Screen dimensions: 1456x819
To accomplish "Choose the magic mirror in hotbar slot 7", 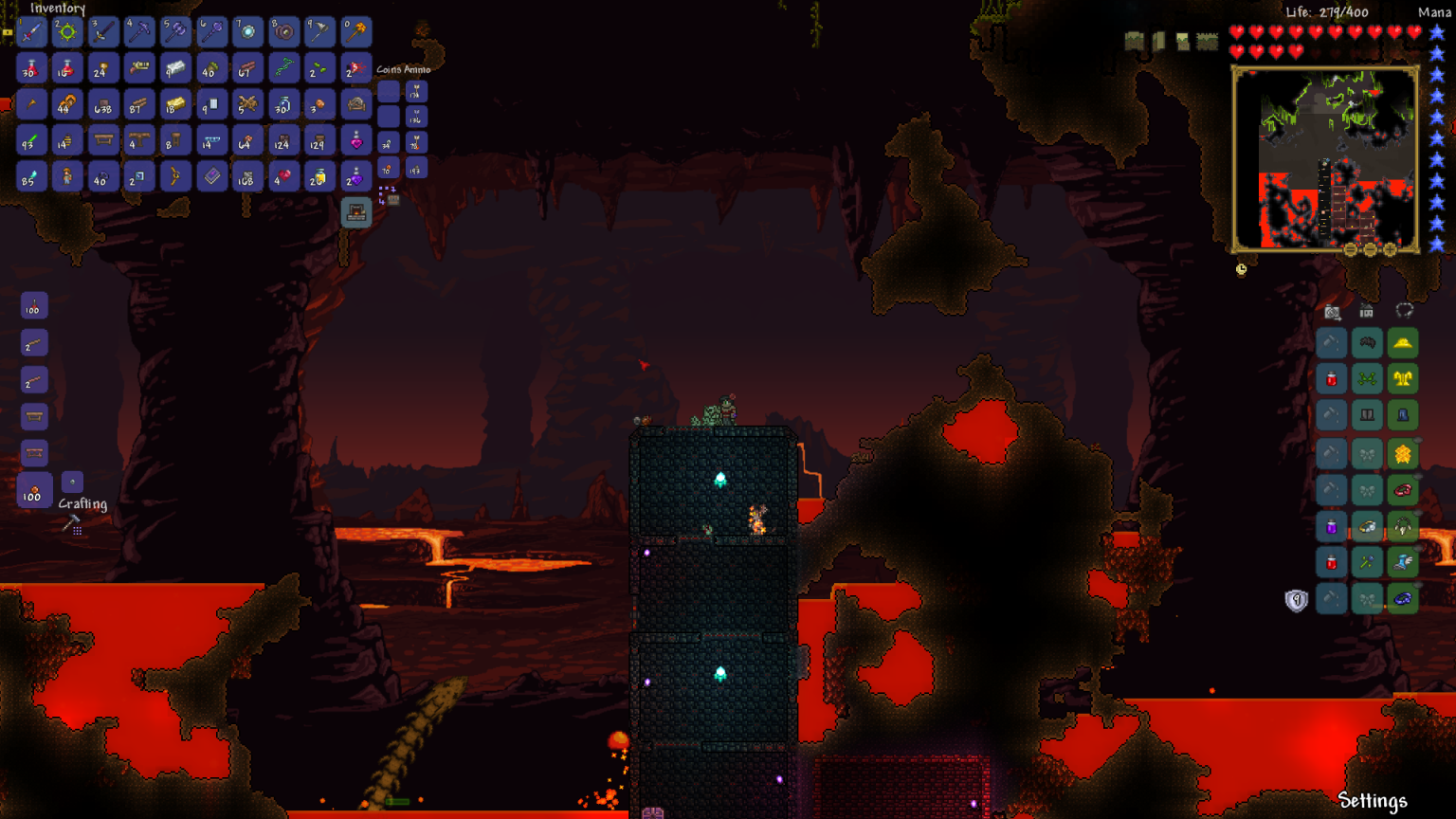I will point(247,32).
